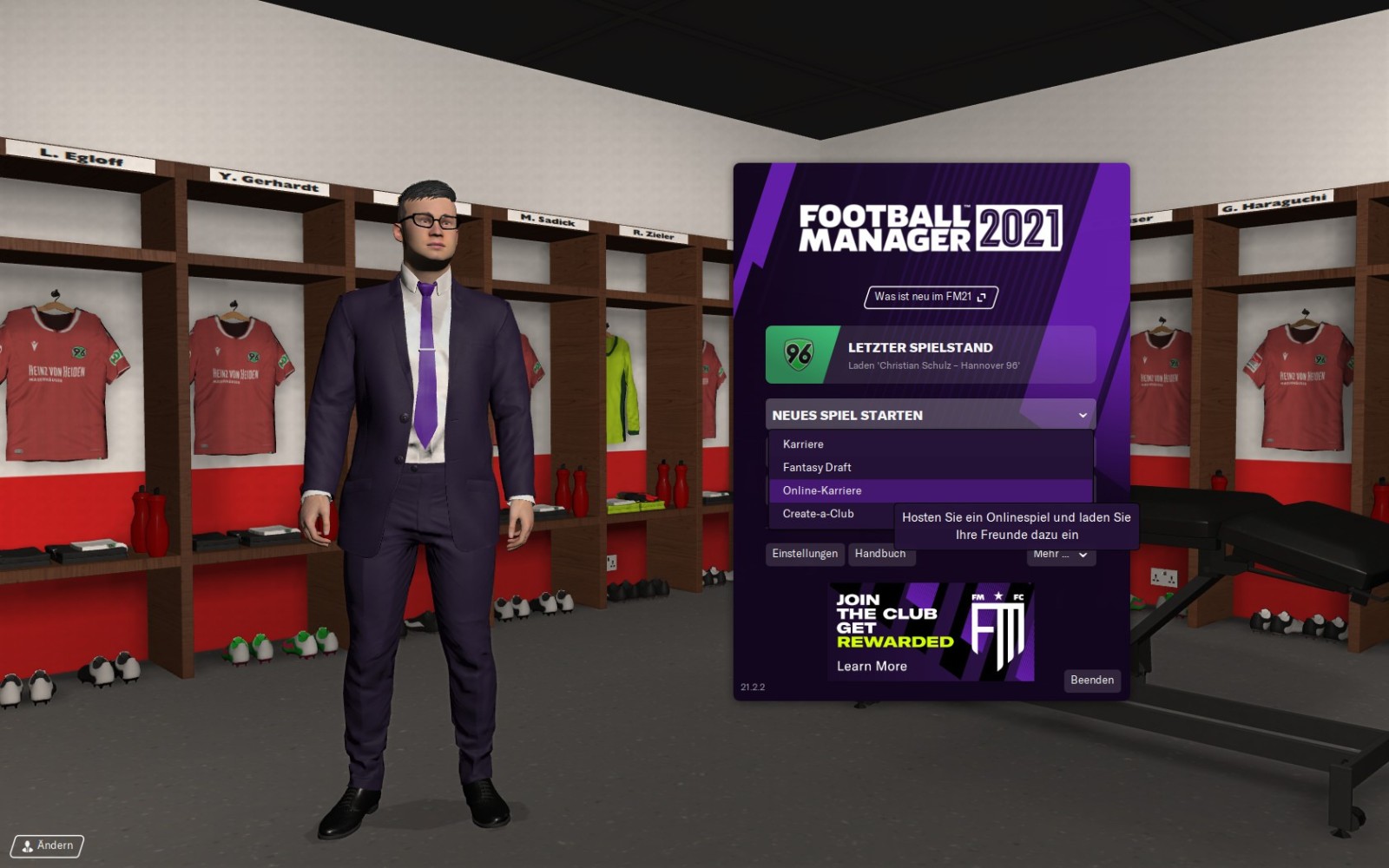Choose Karriere from the new game list
Screen dimensions: 1389x868
(803, 444)
